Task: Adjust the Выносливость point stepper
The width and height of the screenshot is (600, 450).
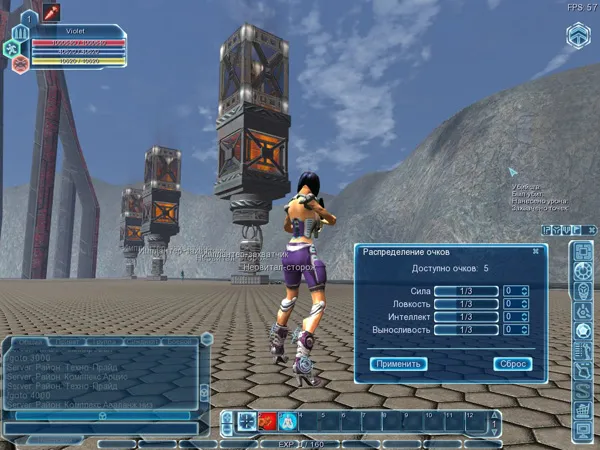Action: click(524, 330)
